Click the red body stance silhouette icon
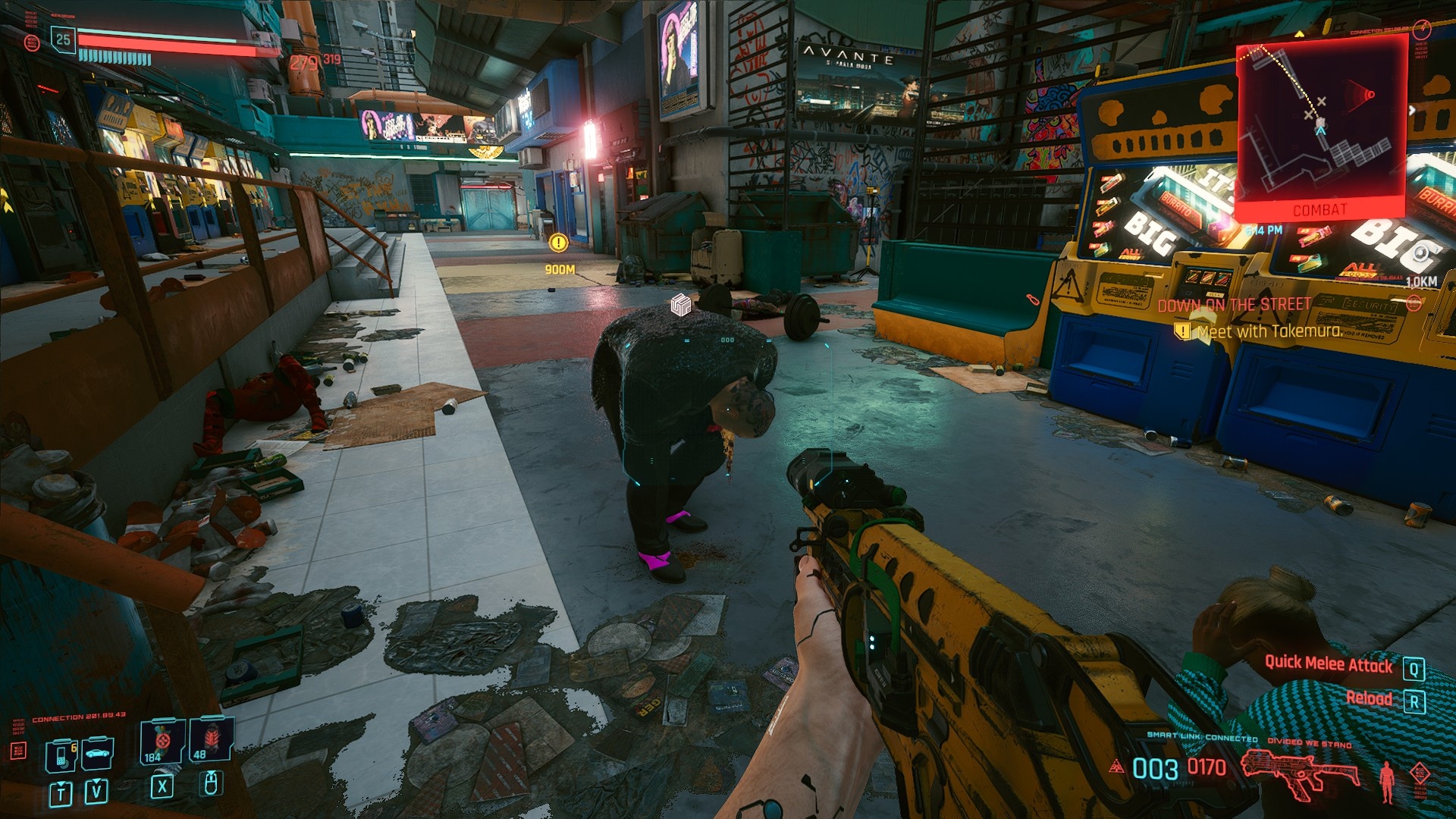 coord(1387,781)
